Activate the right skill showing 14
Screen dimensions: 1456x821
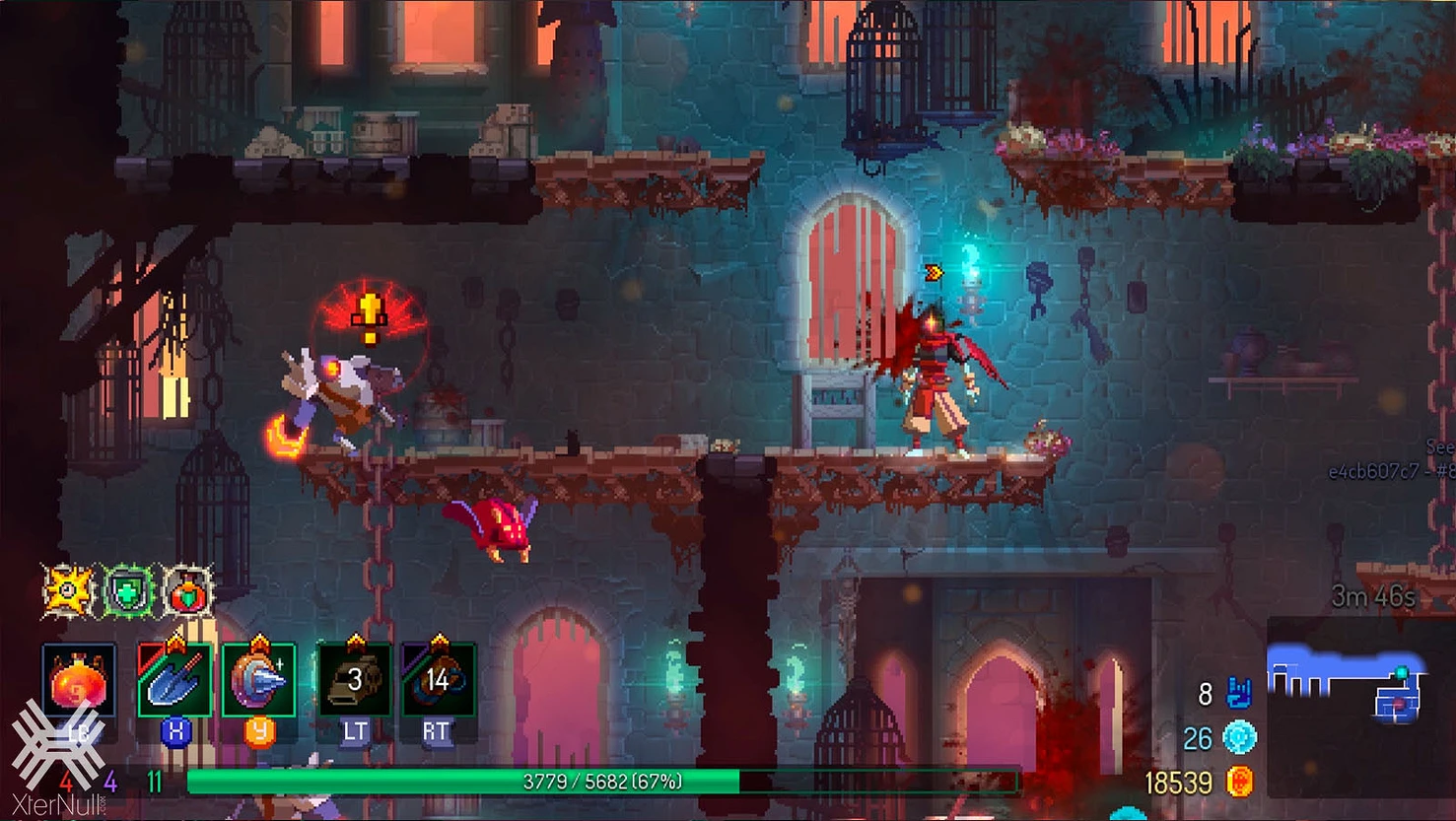(438, 680)
